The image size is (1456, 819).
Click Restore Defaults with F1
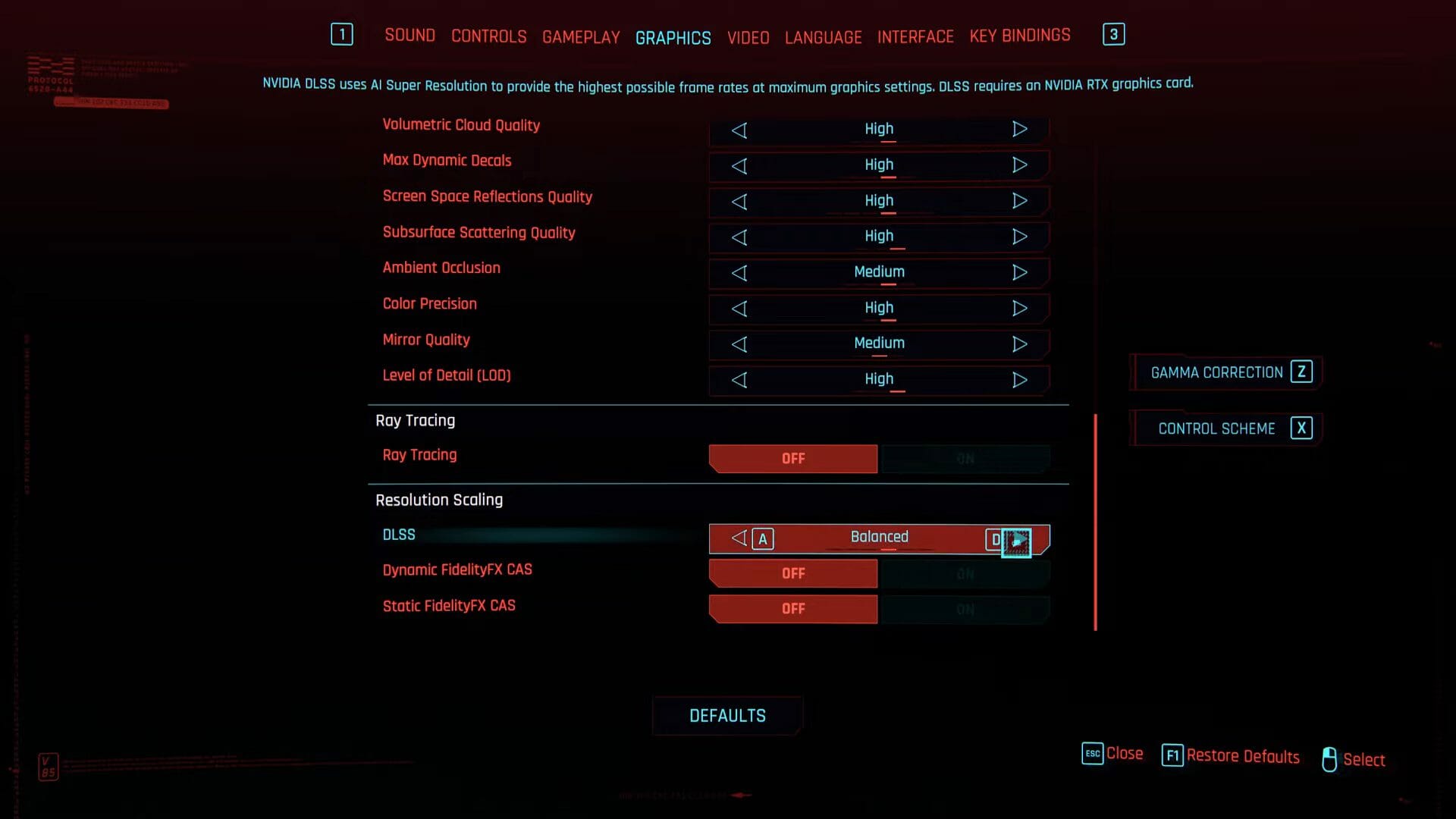click(x=1230, y=756)
